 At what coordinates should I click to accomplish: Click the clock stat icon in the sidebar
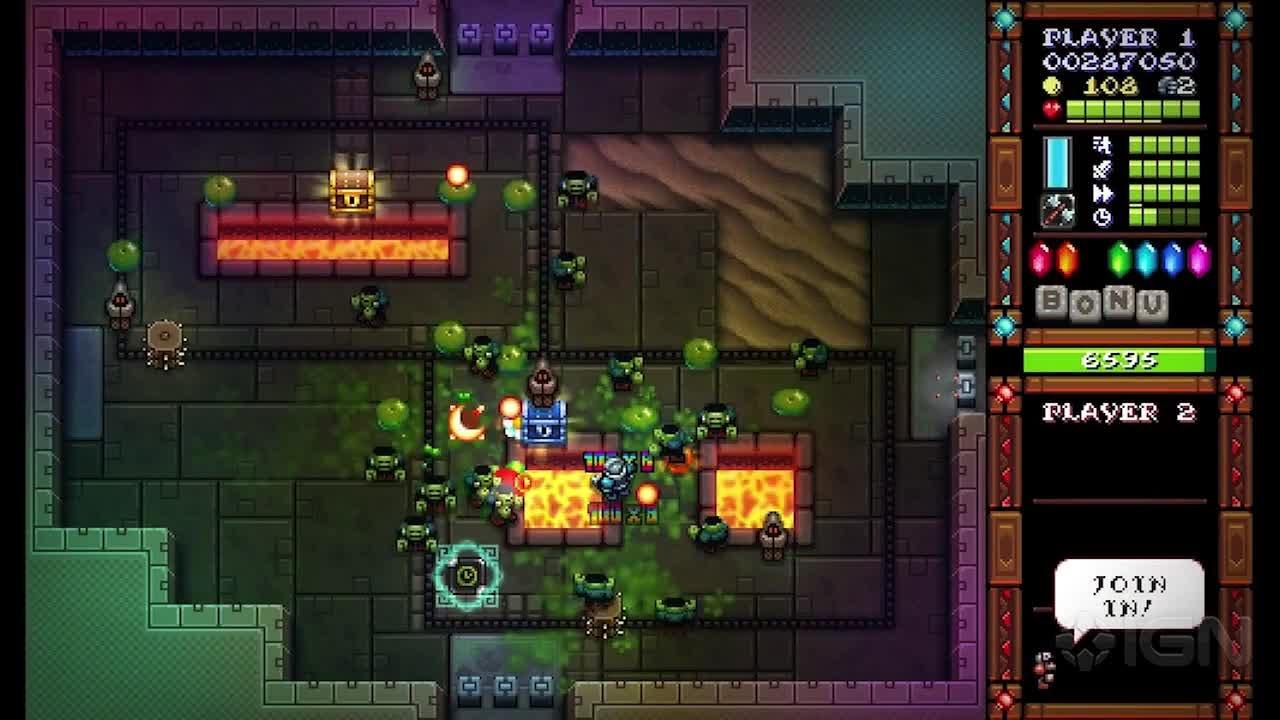pos(1102,215)
